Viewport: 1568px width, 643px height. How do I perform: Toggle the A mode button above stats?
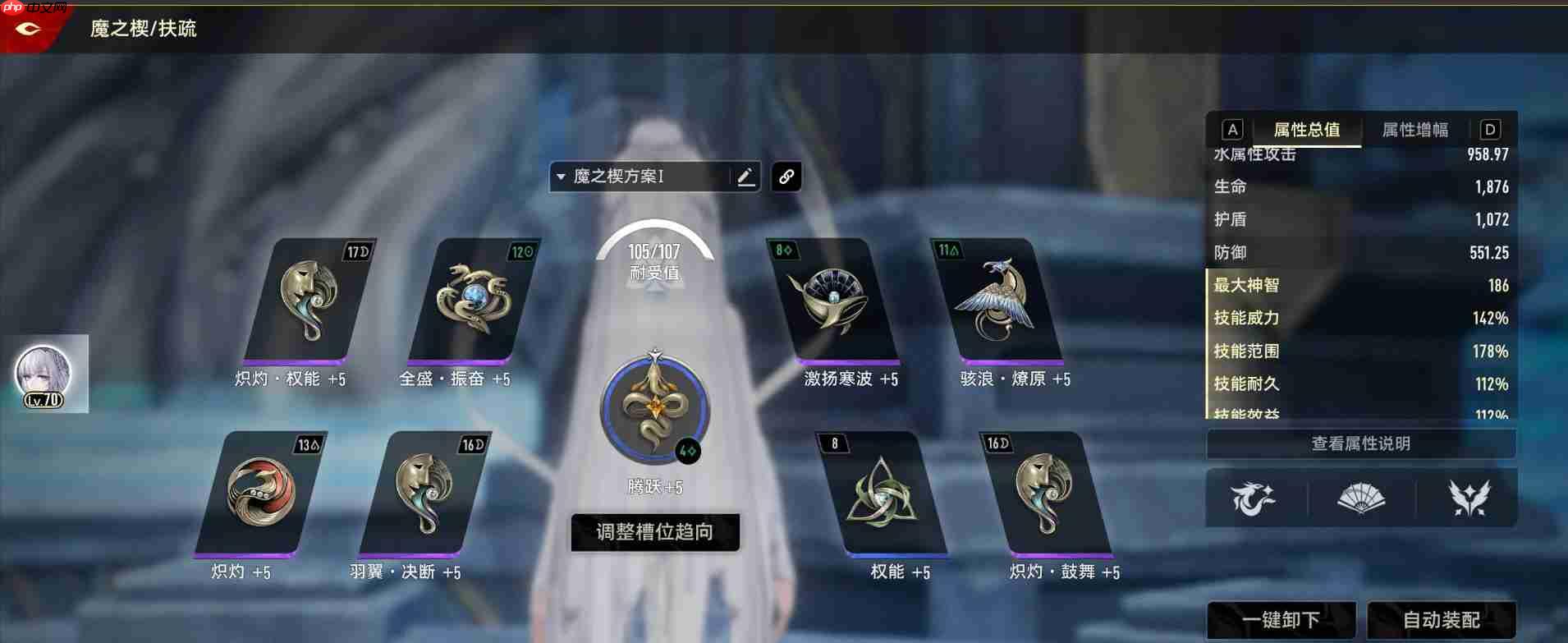[x=1232, y=128]
